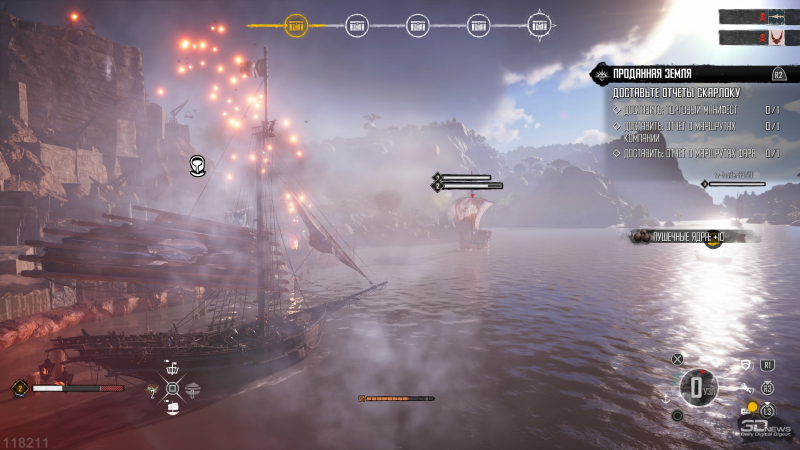Activate the brace shield icon
The image size is (800, 450).
tap(745, 366)
